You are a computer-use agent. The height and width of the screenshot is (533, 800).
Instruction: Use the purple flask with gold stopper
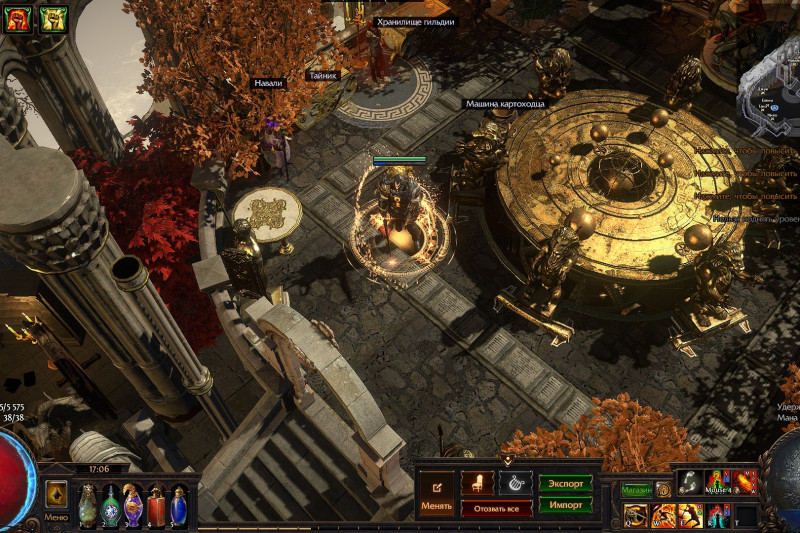click(x=133, y=505)
